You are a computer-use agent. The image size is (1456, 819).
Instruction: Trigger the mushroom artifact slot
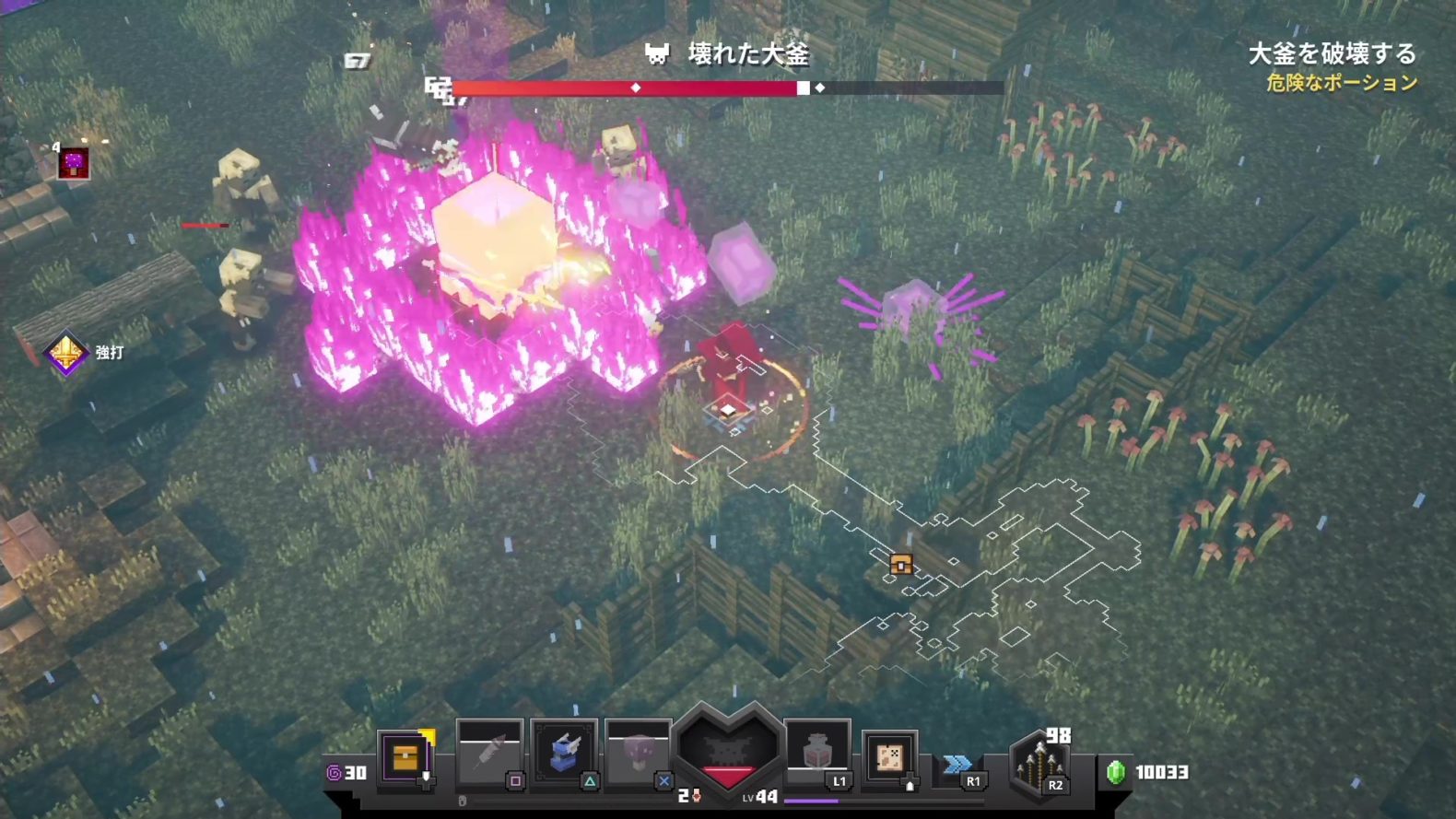point(638,754)
